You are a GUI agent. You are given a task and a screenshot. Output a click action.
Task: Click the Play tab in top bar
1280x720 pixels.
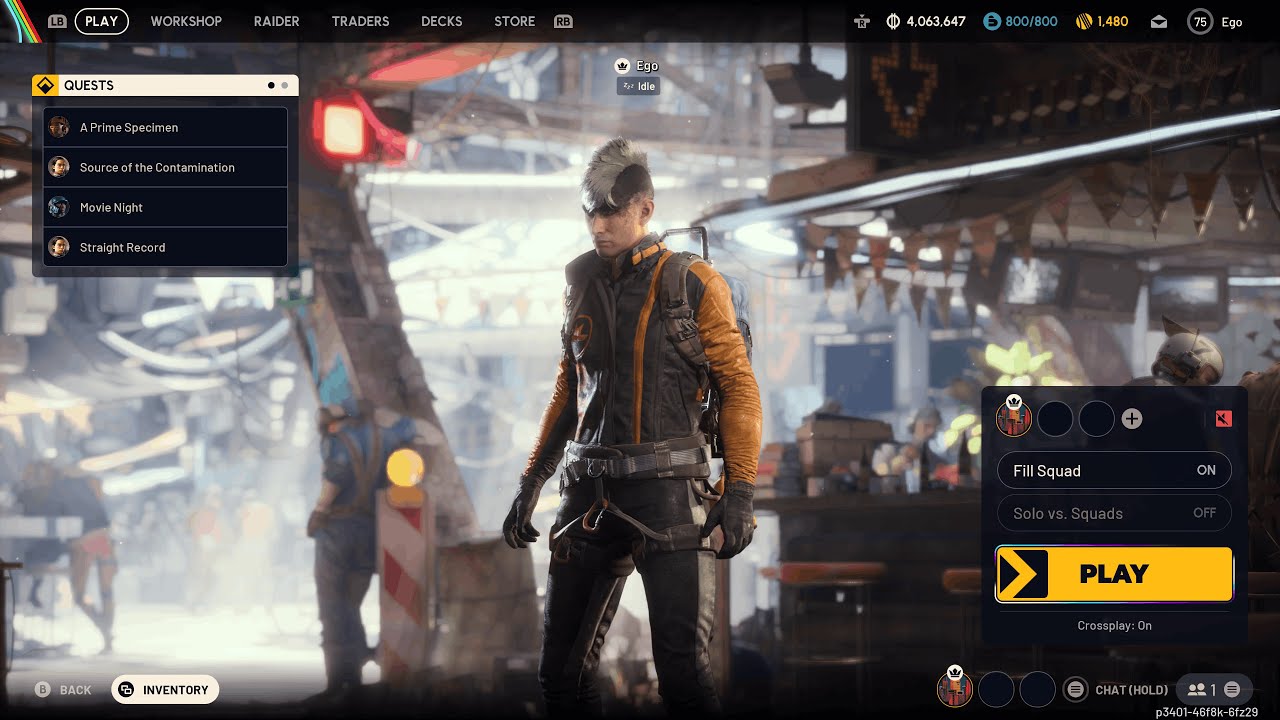[x=101, y=21]
